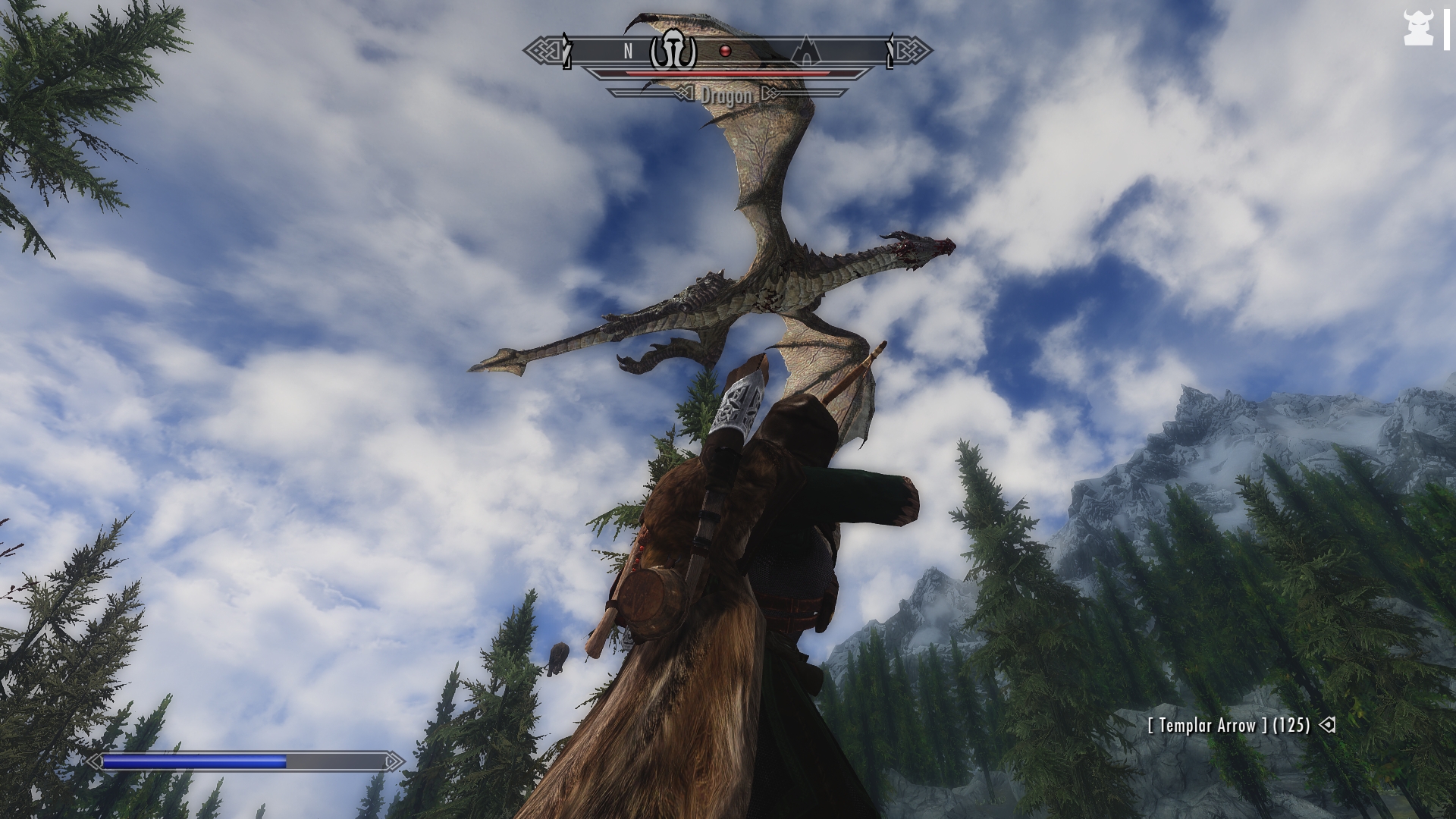This screenshot has width=1456, height=819.
Task: Click the North marker on the compass
Action: click(628, 51)
